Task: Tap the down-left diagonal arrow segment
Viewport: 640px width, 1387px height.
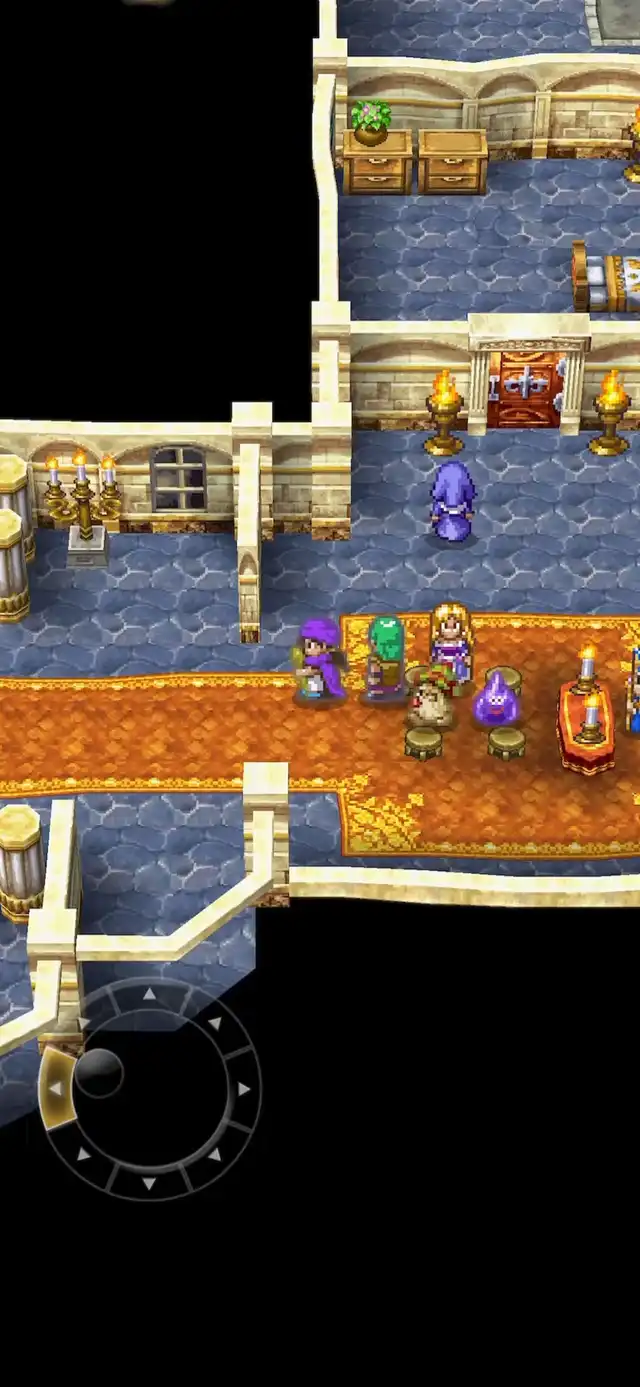Action: coord(84,1154)
